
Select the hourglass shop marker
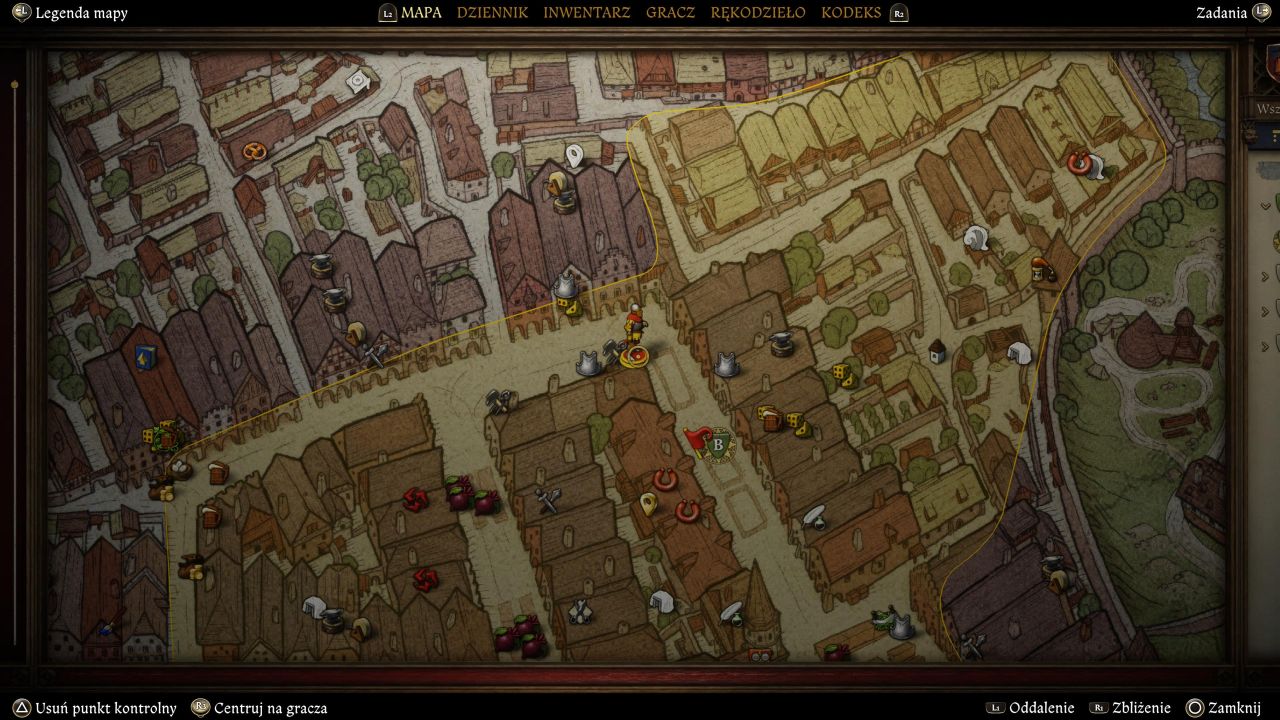coord(1039,269)
